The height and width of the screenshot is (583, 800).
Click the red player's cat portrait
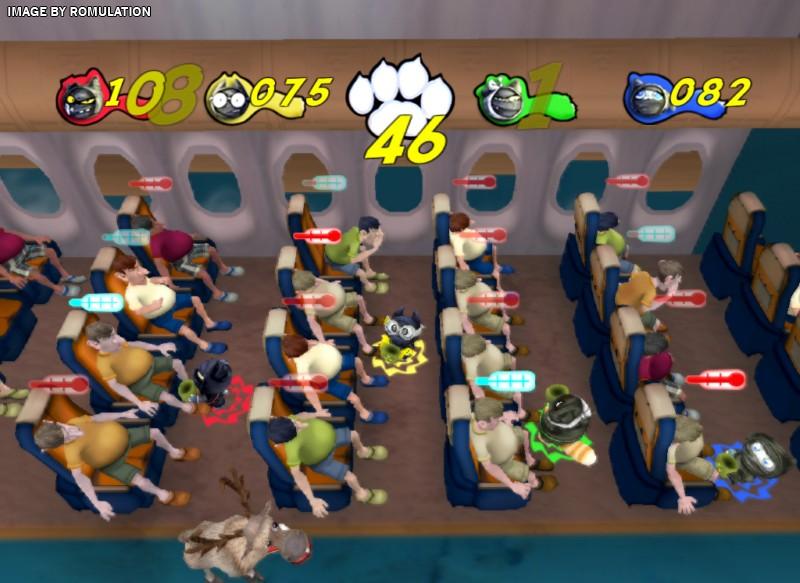pos(78,98)
